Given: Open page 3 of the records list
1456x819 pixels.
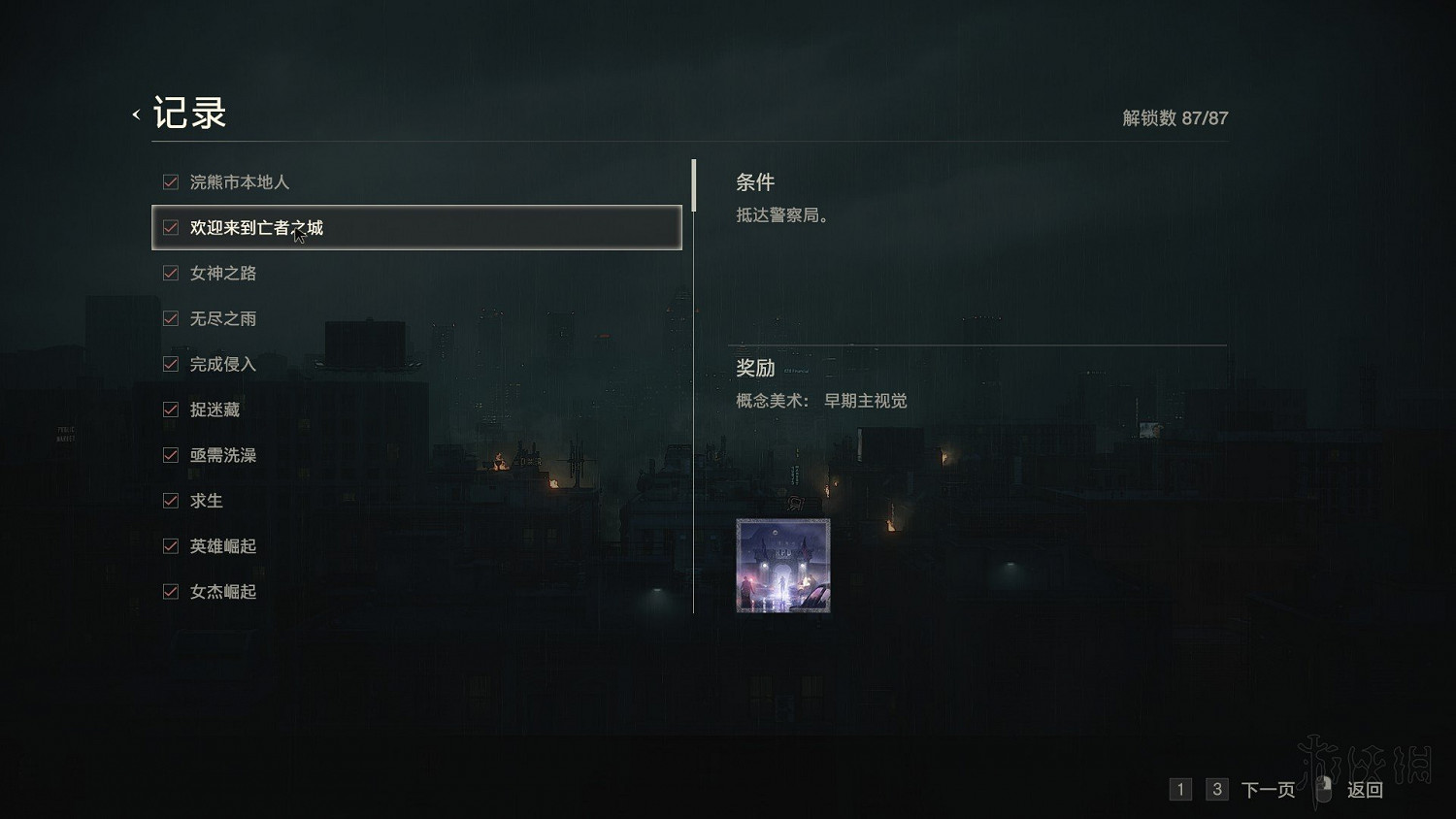Looking at the screenshot, I should click(1216, 790).
